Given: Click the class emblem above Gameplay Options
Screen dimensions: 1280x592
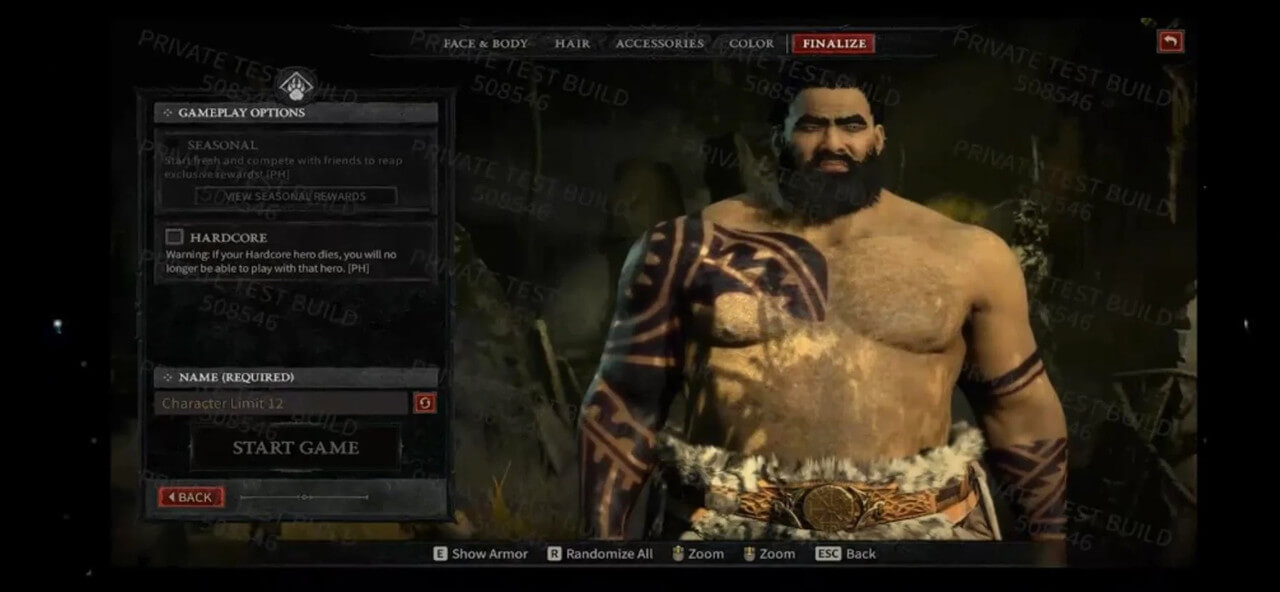Looking at the screenshot, I should point(295,84).
